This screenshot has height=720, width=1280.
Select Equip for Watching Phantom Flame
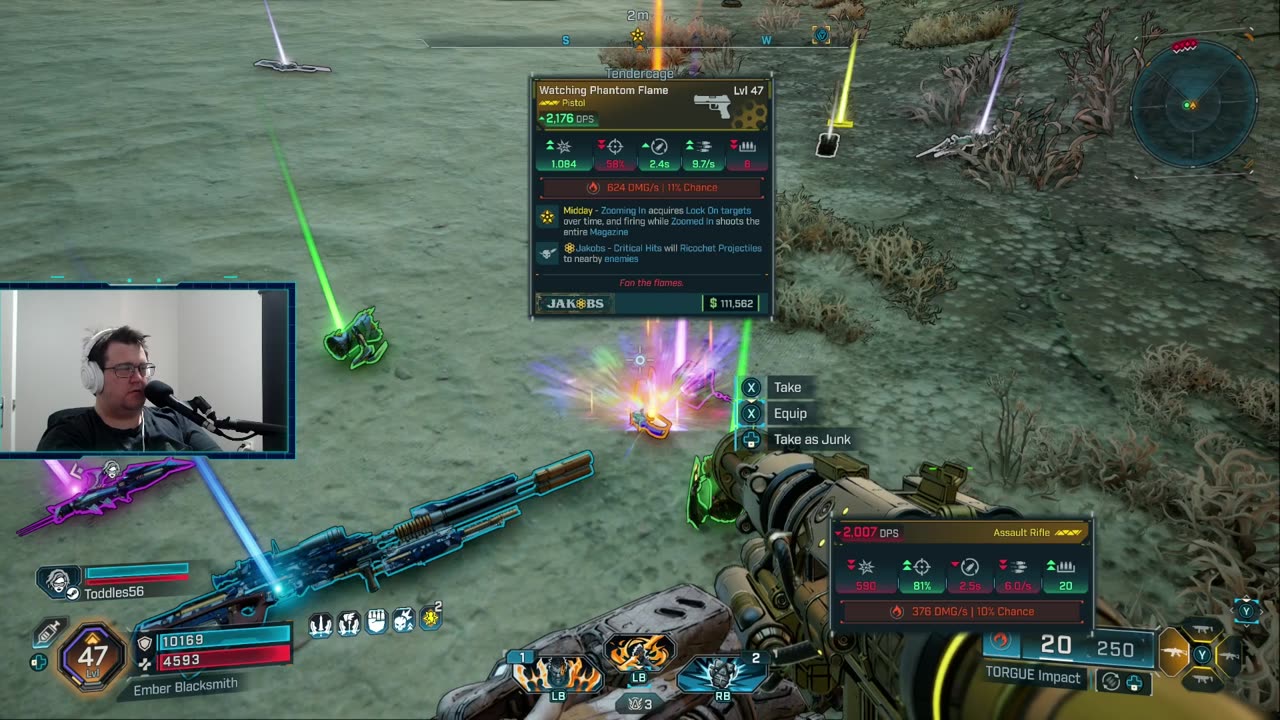(789, 413)
